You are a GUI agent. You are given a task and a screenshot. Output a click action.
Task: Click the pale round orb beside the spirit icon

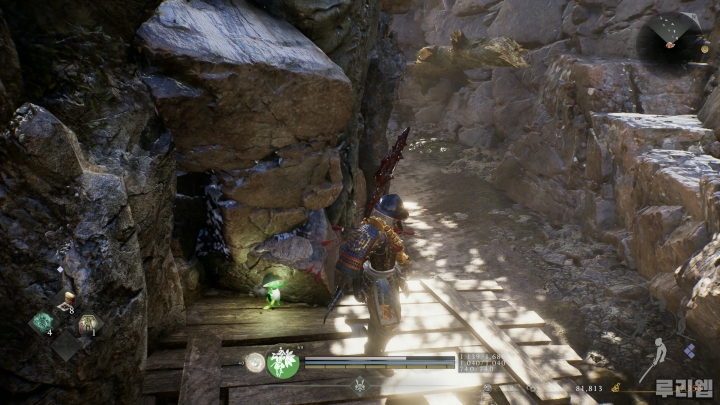coord(256,362)
